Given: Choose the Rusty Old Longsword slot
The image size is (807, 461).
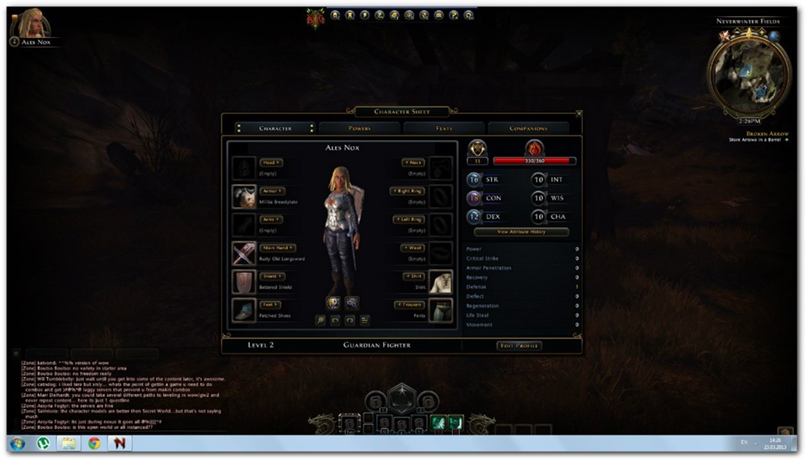Looking at the screenshot, I should click(243, 253).
